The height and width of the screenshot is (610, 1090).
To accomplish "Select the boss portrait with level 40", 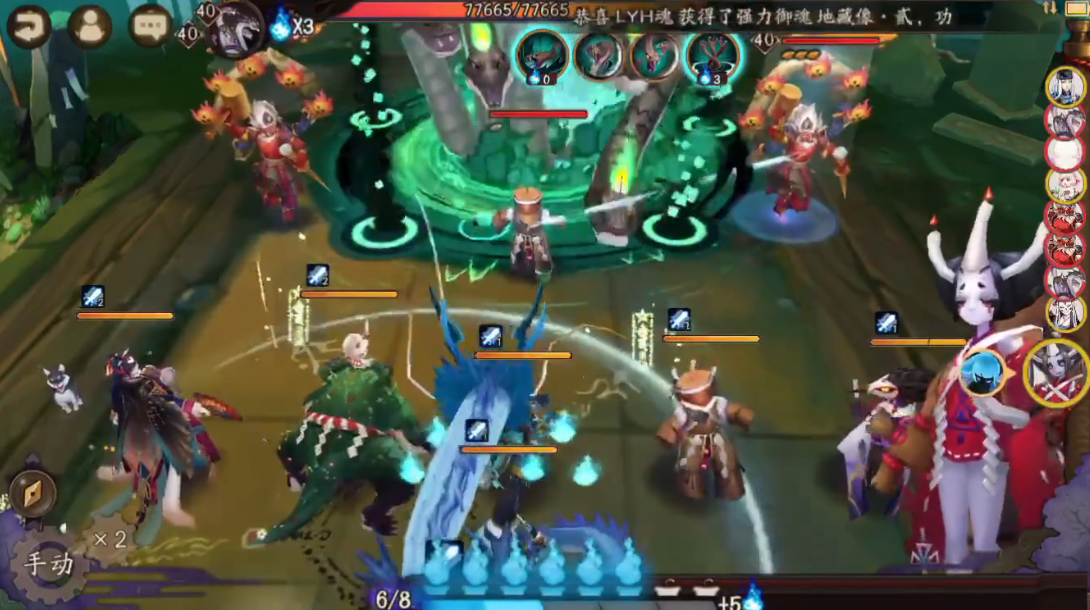I will point(235,26).
